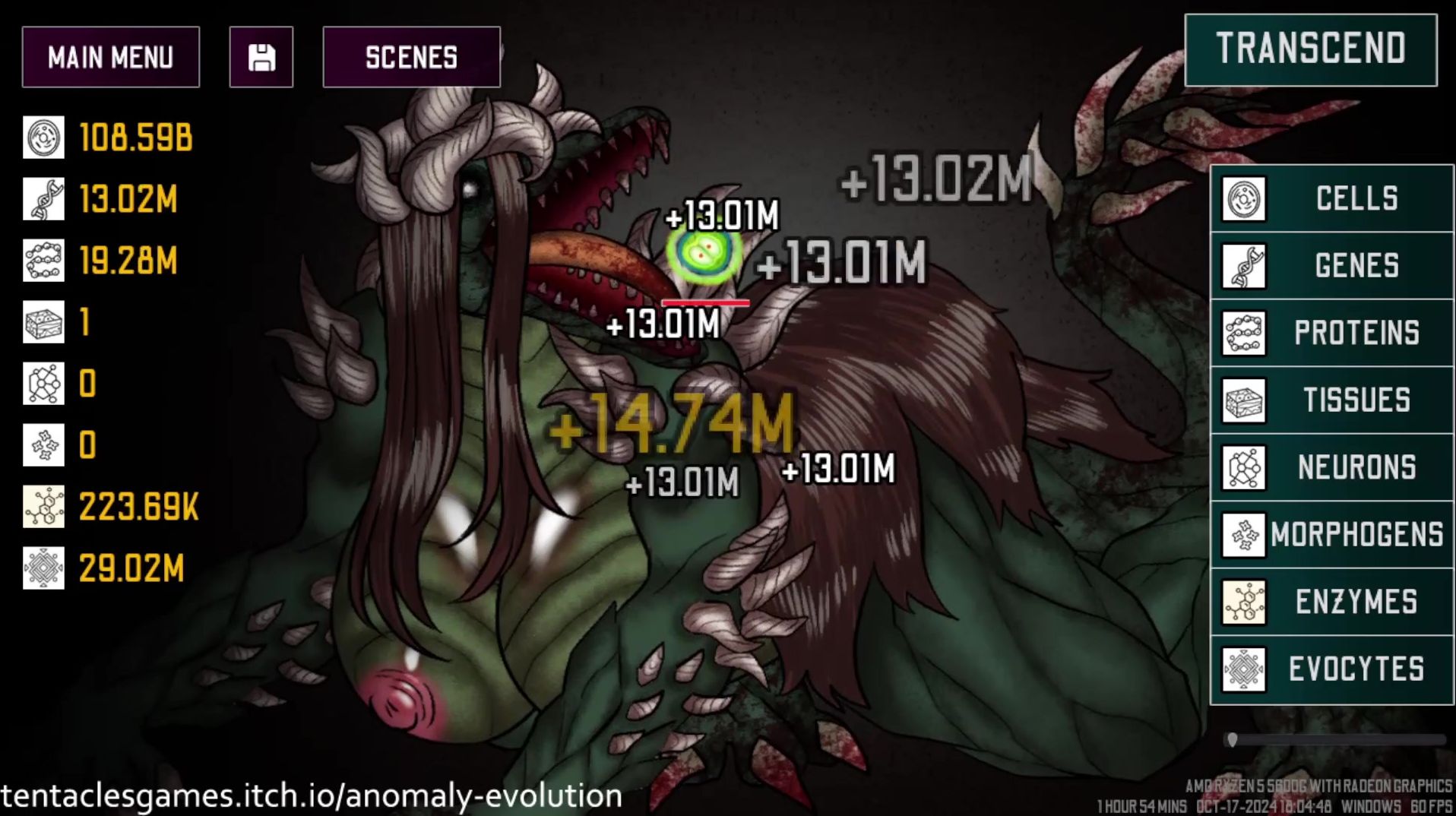The height and width of the screenshot is (816, 1456).
Task: Choose the Morphogens panel
Action: [1331, 534]
